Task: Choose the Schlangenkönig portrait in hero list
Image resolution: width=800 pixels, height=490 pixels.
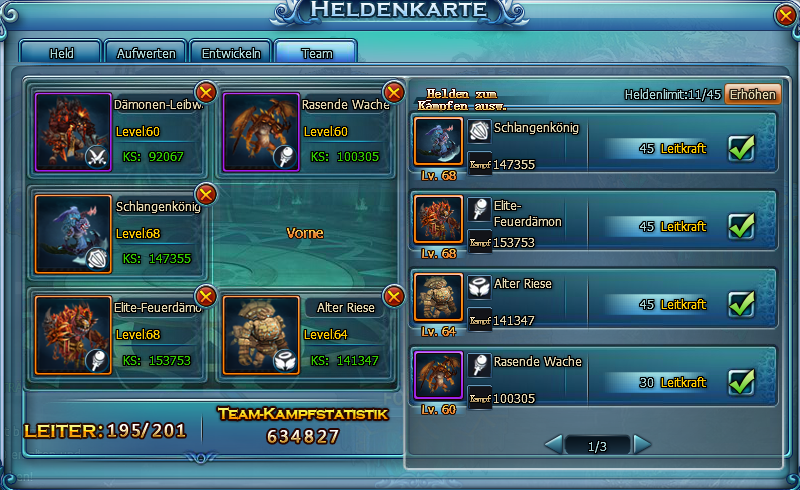Action: [x=438, y=142]
